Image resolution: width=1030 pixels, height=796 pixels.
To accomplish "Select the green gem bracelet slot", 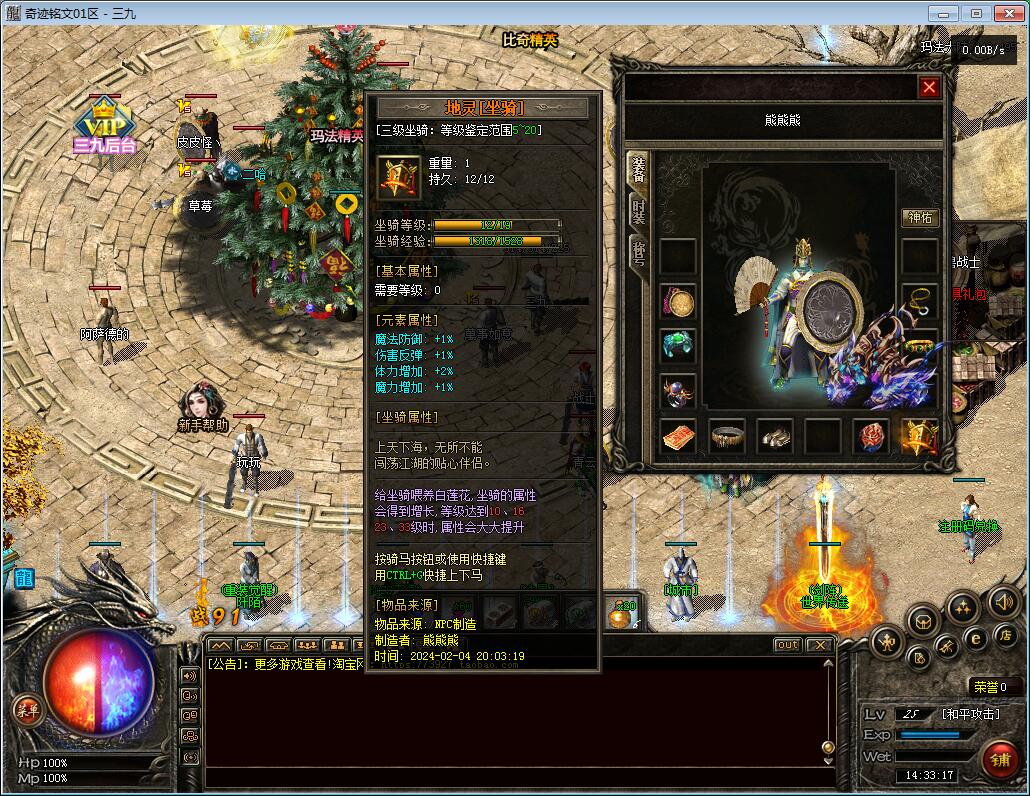I will [678, 345].
